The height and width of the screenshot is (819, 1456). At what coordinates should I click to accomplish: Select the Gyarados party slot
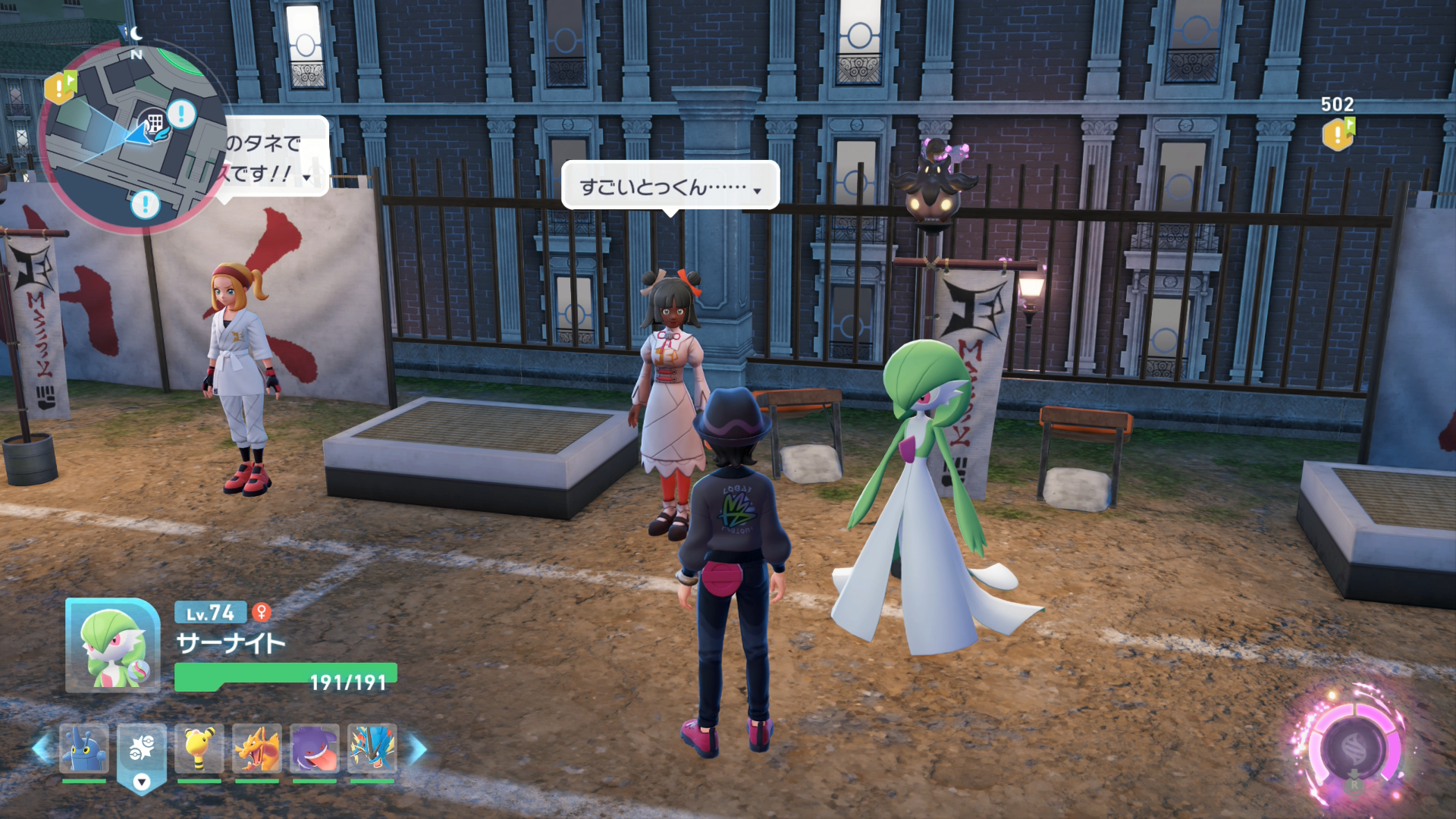tap(372, 749)
